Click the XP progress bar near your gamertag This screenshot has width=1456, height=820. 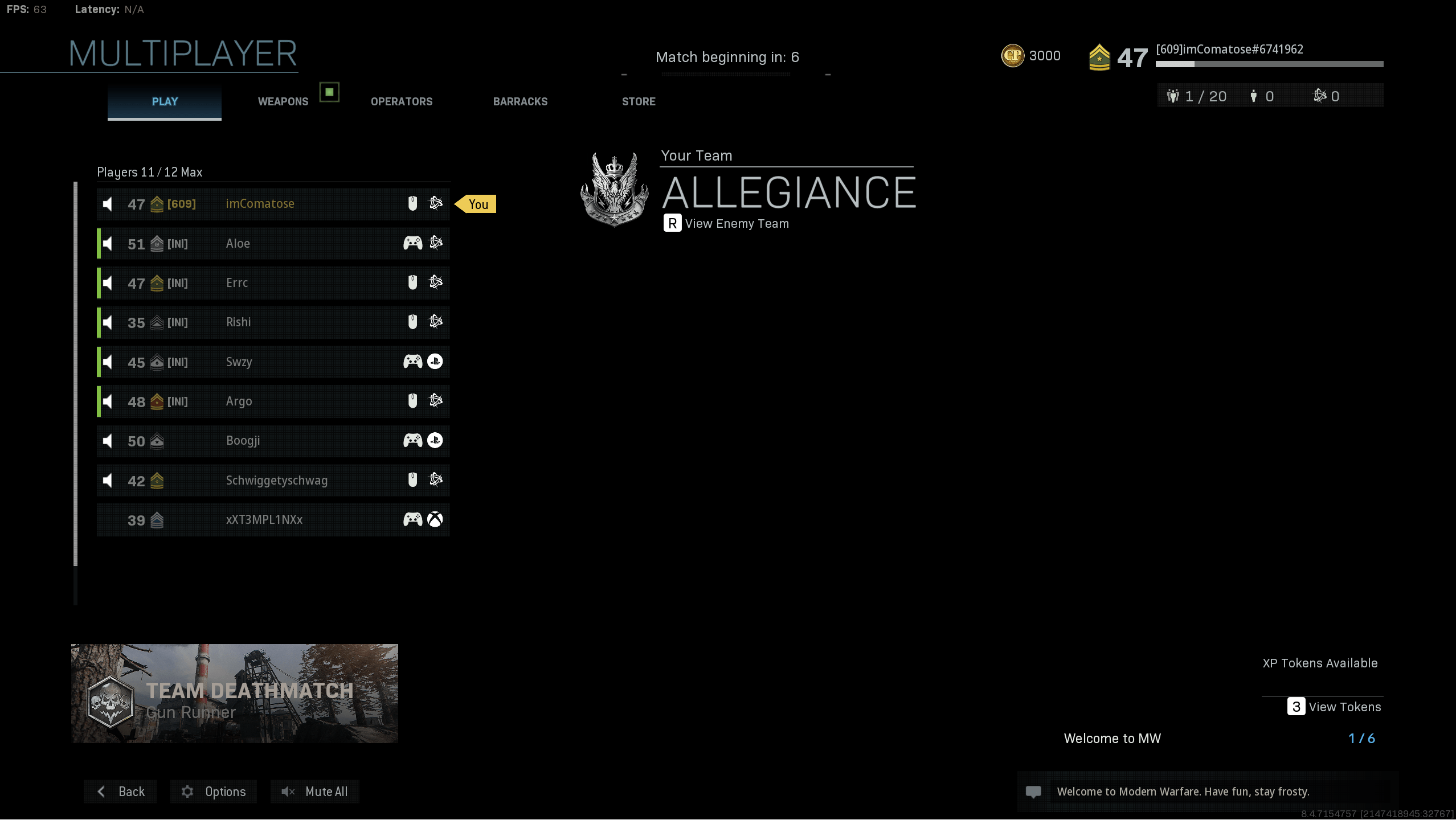tap(1269, 64)
